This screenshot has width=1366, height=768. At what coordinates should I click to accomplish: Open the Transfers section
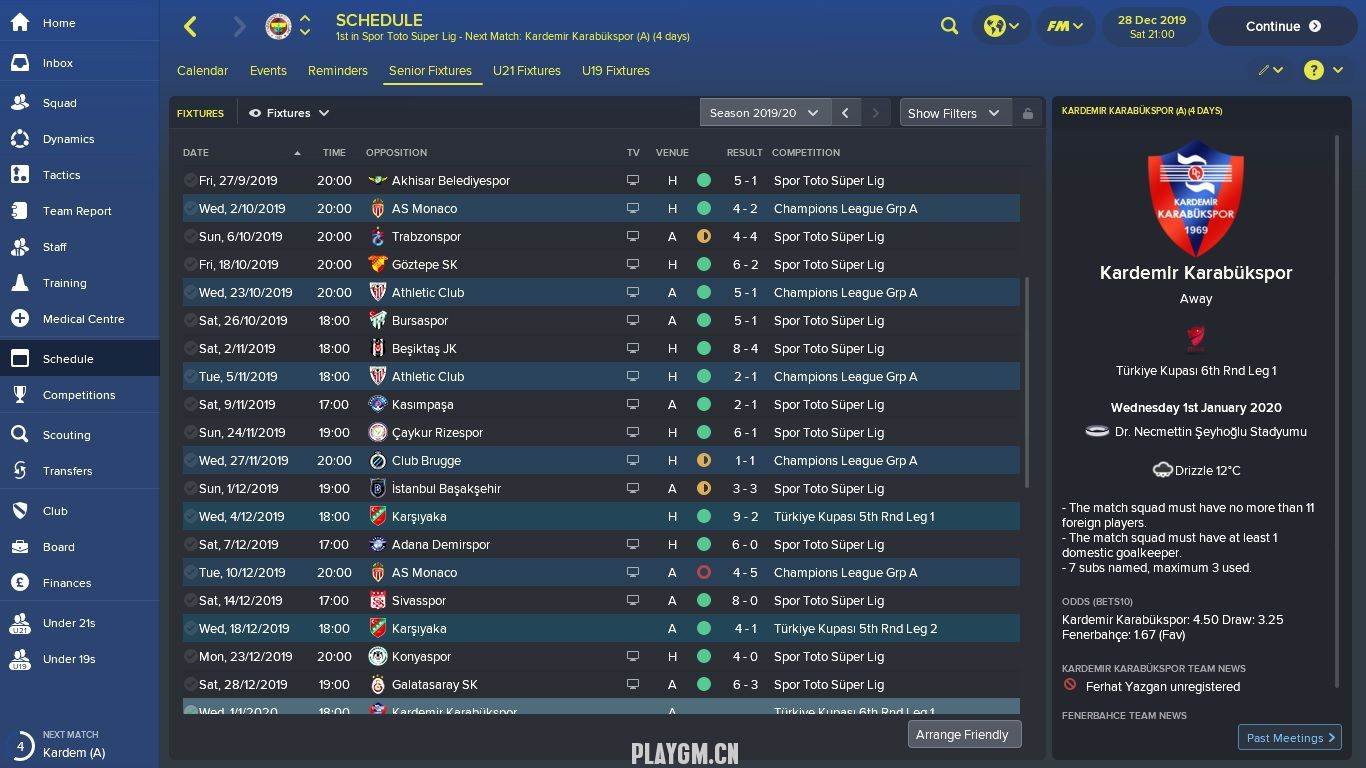pyautogui.click(x=67, y=471)
